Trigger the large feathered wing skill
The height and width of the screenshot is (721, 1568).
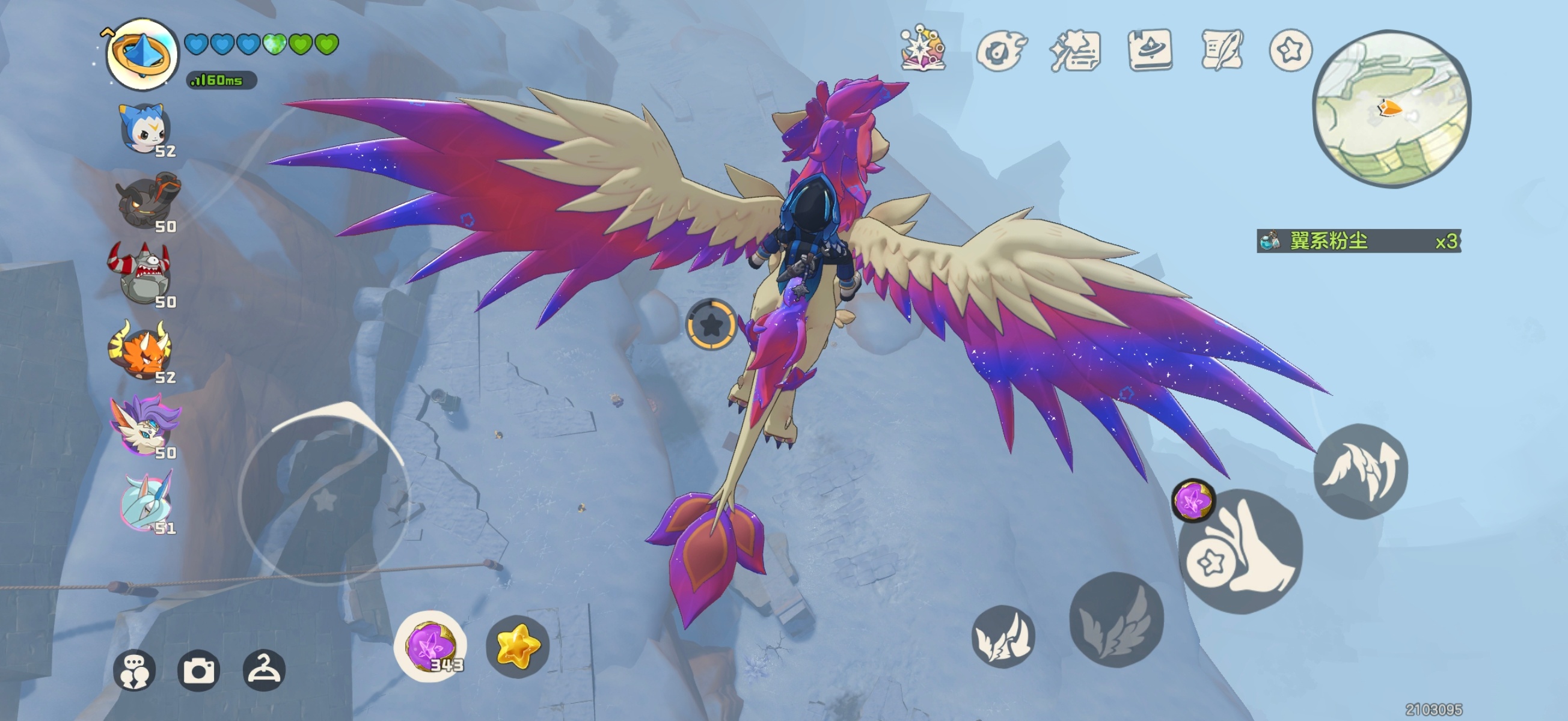pyautogui.click(x=1116, y=618)
